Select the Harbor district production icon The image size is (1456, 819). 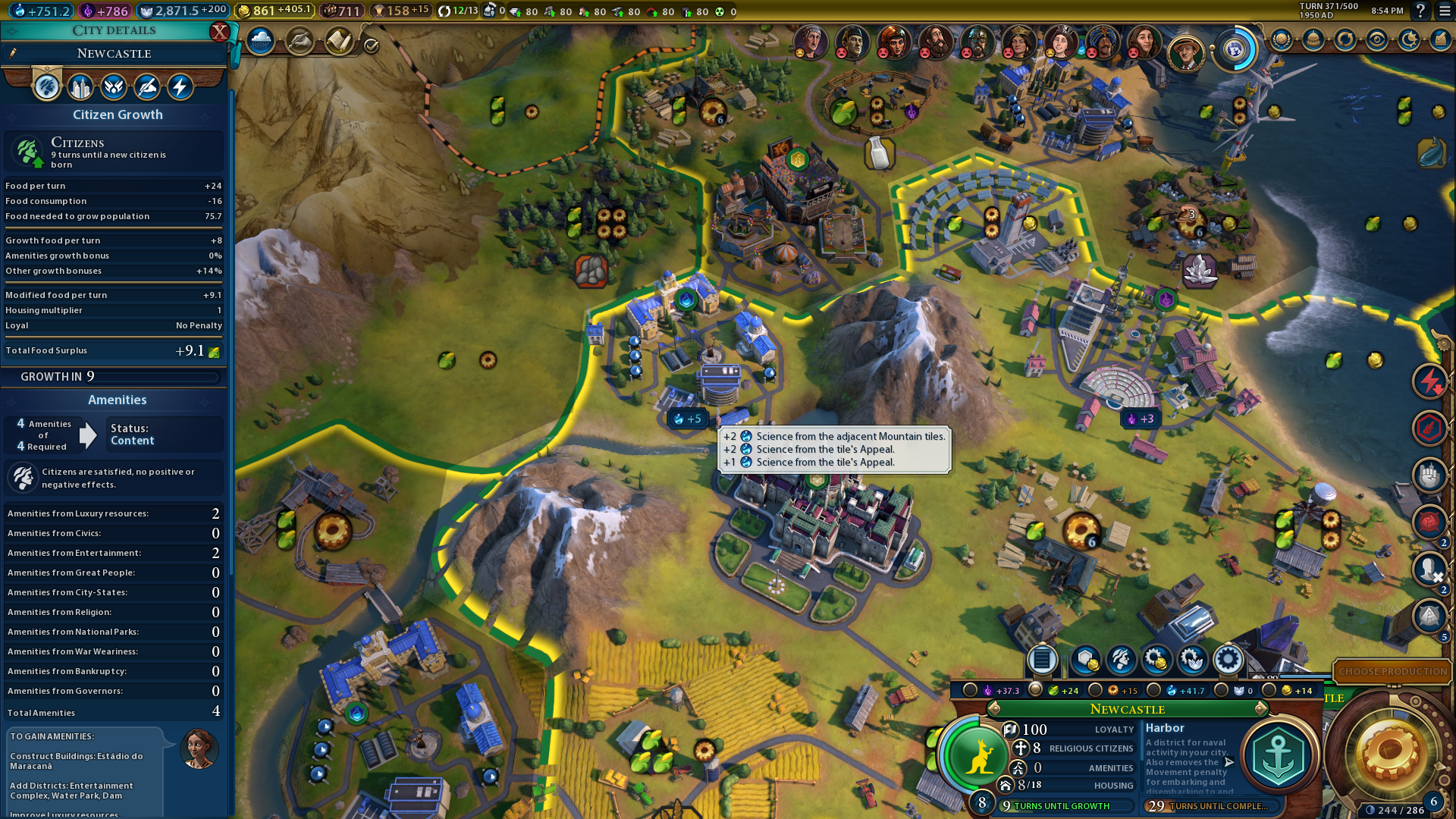1279,756
